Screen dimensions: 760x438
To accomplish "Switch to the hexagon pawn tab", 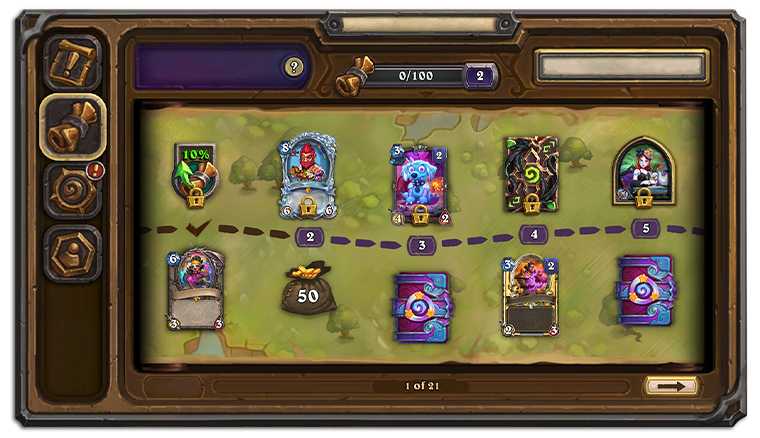I will coord(73,253).
